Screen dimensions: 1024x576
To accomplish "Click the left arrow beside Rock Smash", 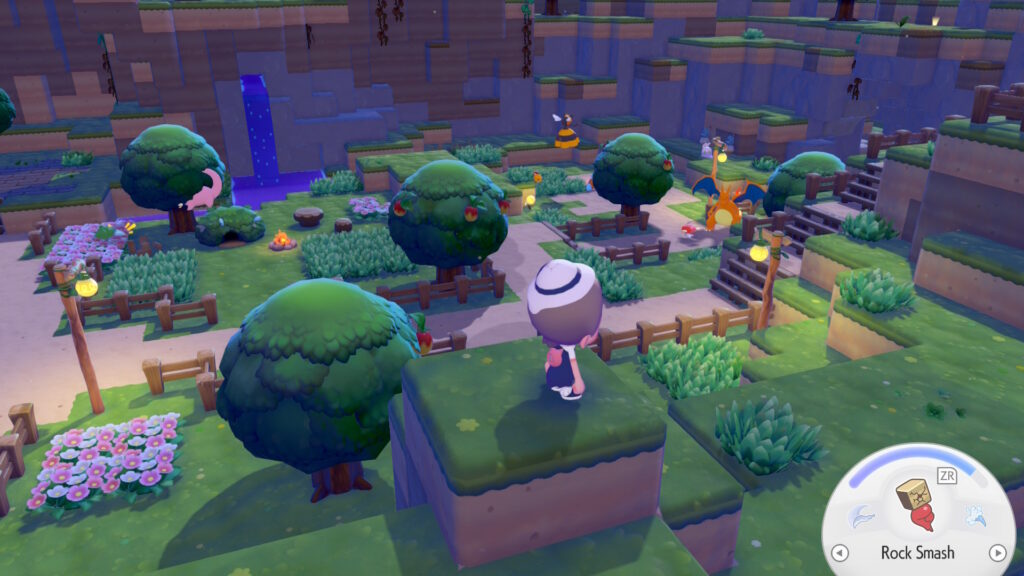I will point(840,553).
